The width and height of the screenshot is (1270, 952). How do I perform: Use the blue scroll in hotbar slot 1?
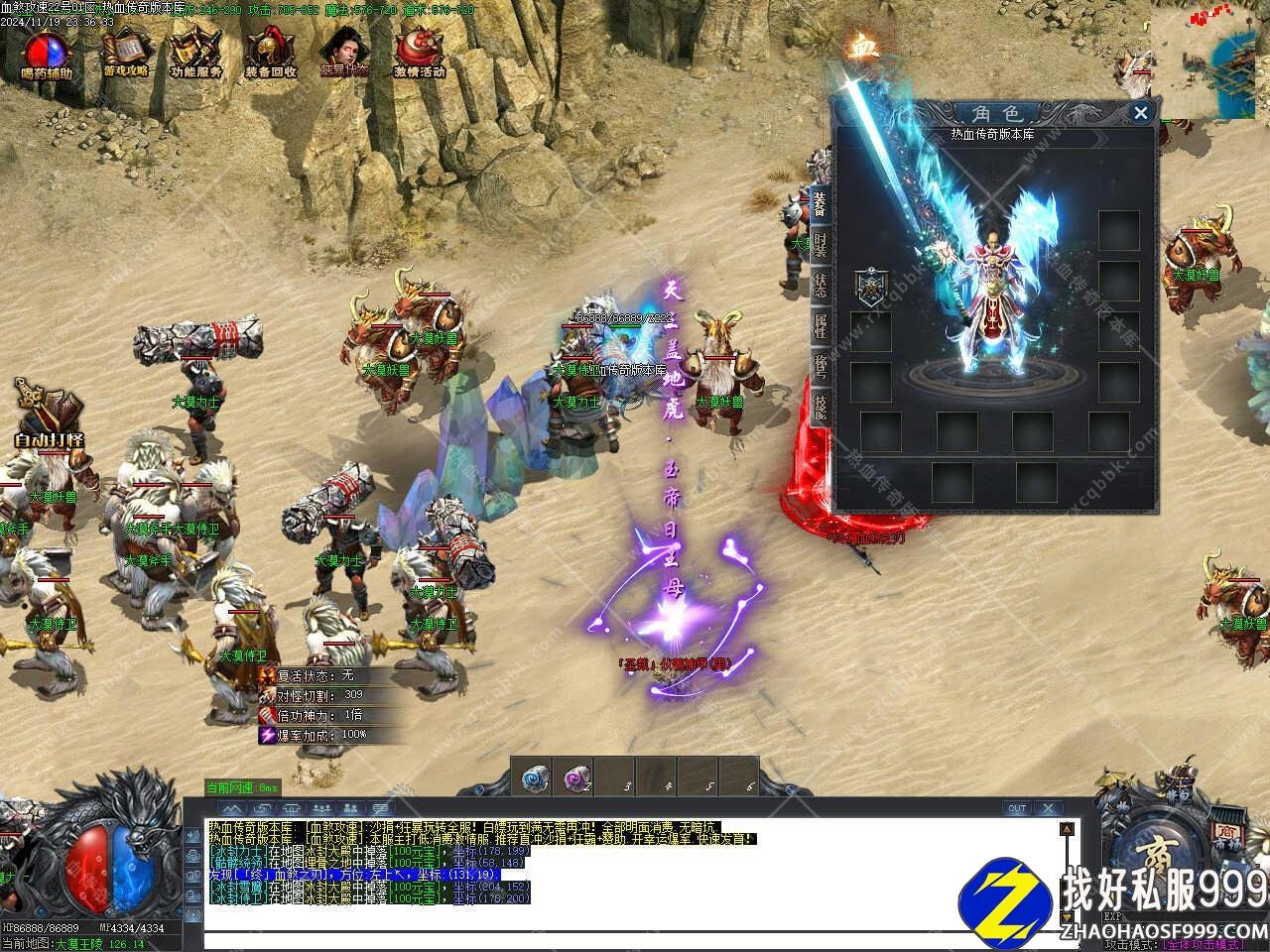pos(537,777)
